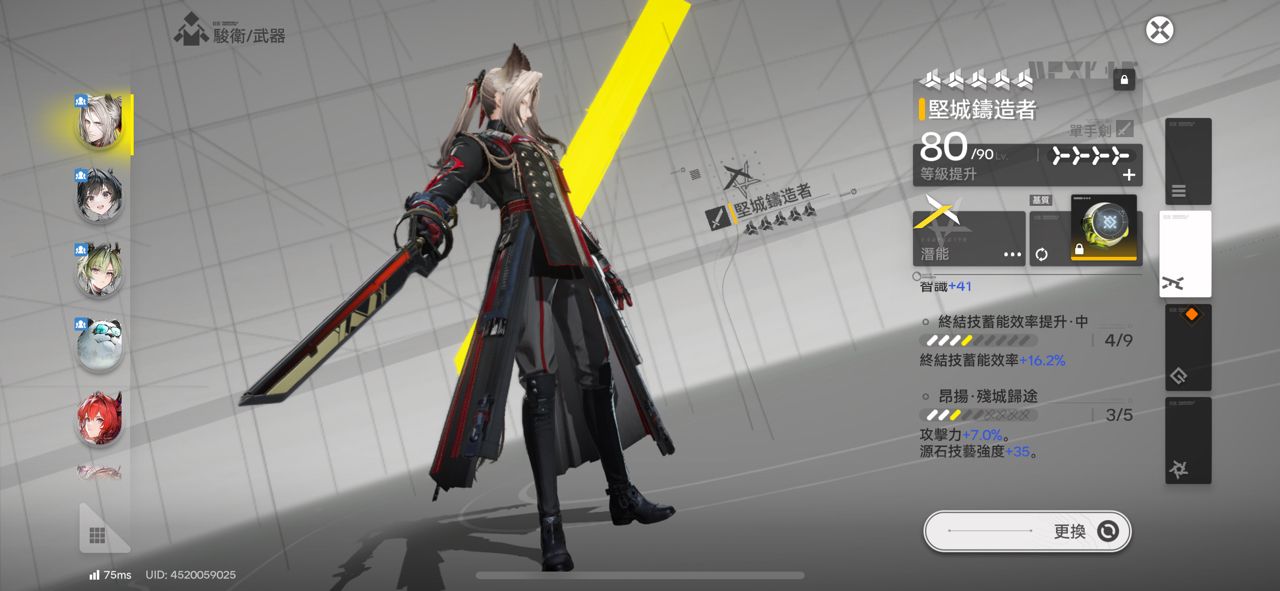
Task: Open the 潛能 potential panel
Action: pos(969,238)
